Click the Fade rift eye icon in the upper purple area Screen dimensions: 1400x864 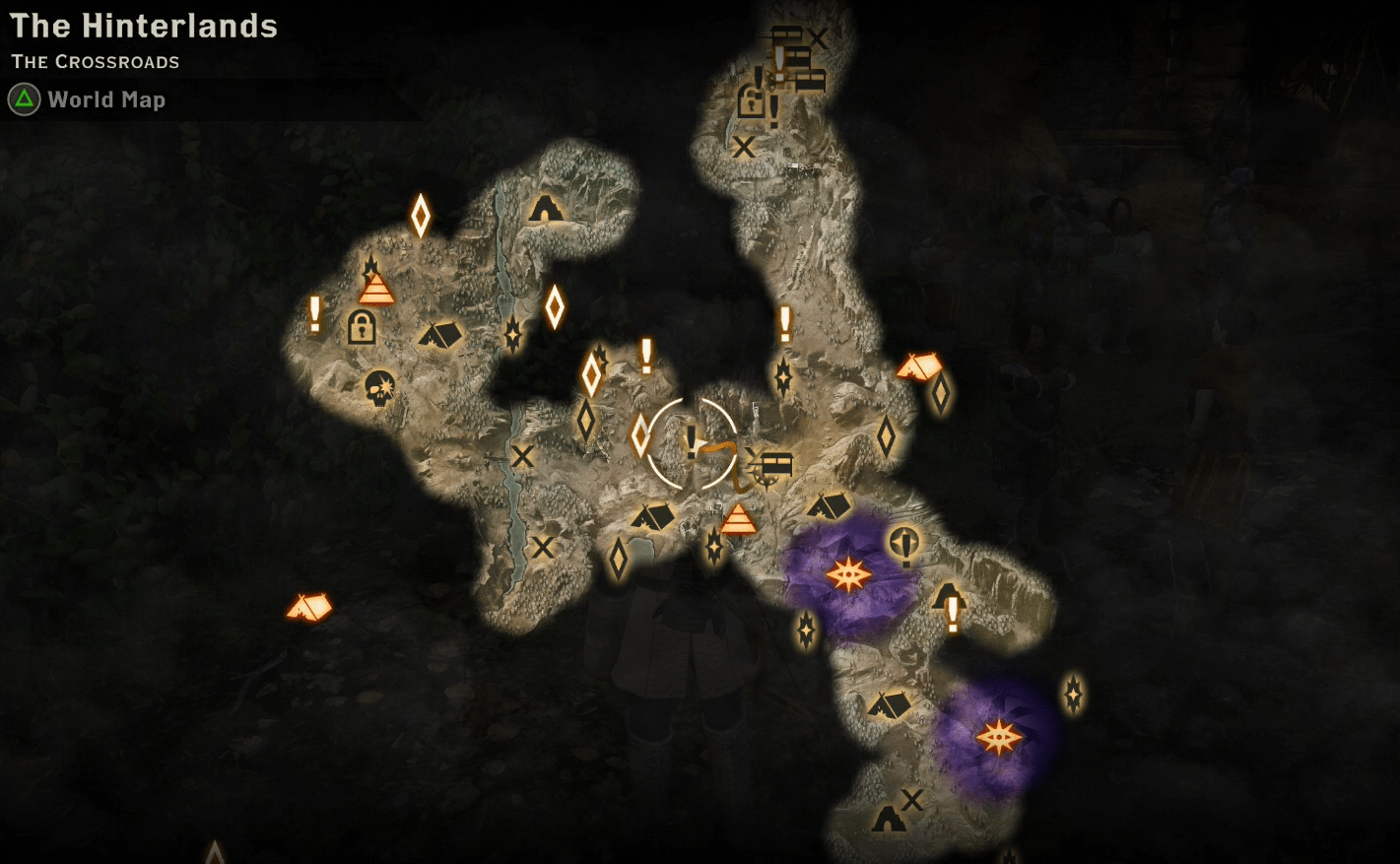[849, 573]
